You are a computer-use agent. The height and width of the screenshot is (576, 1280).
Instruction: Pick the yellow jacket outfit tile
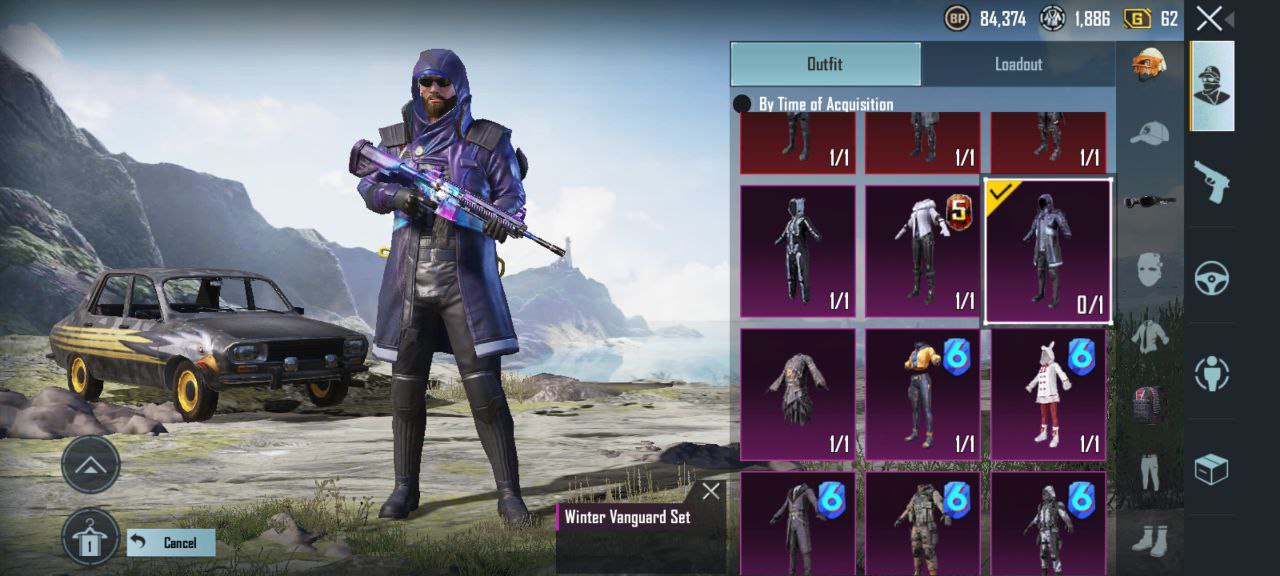pyautogui.click(x=923, y=395)
